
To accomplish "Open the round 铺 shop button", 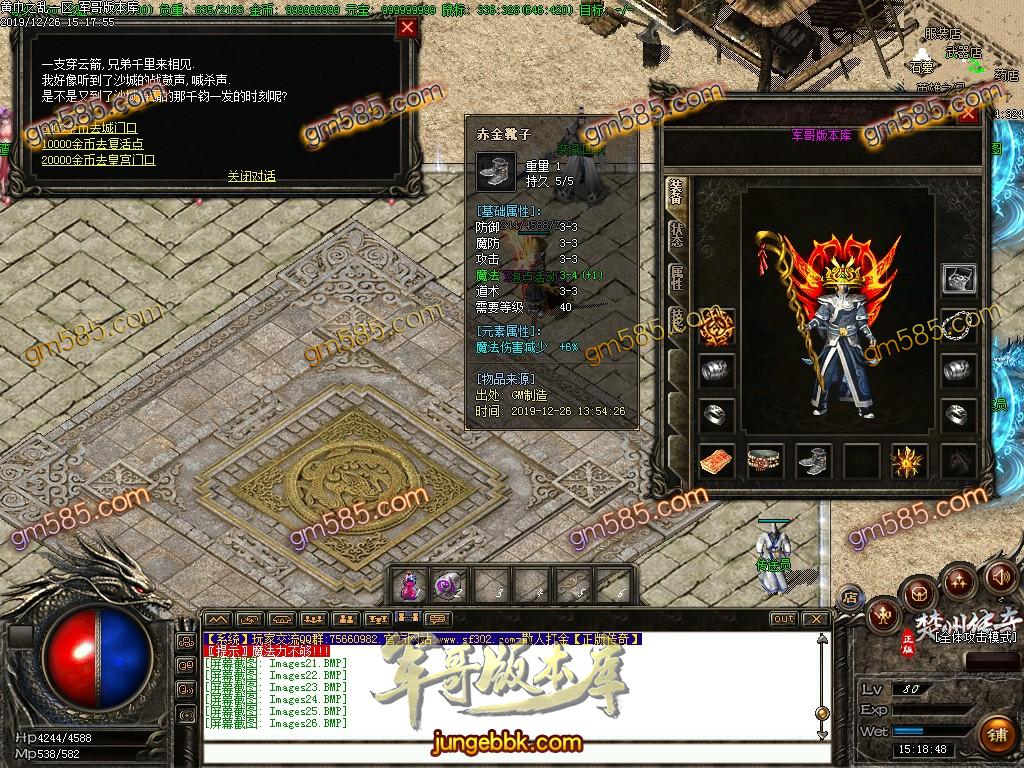I will point(997,734).
